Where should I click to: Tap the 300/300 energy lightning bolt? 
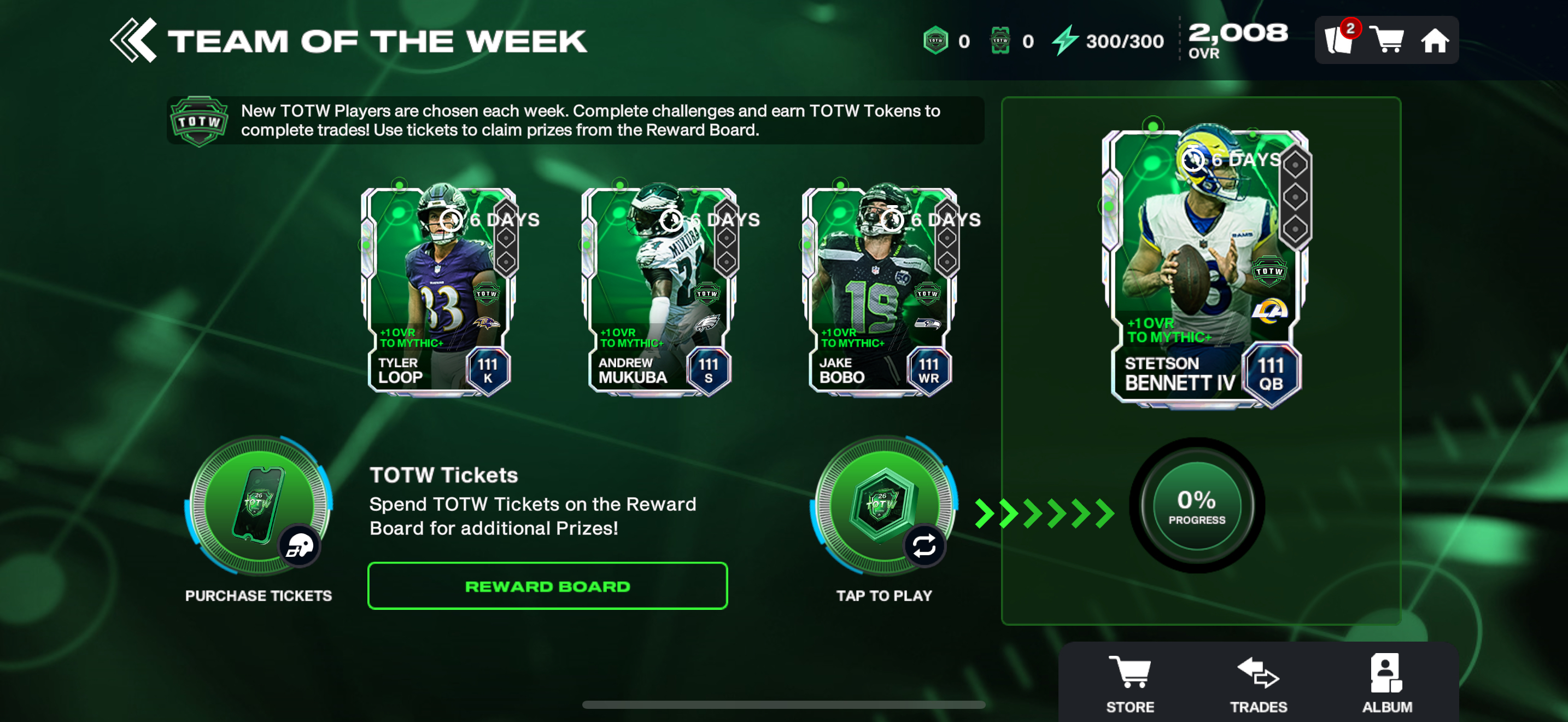pos(1065,41)
